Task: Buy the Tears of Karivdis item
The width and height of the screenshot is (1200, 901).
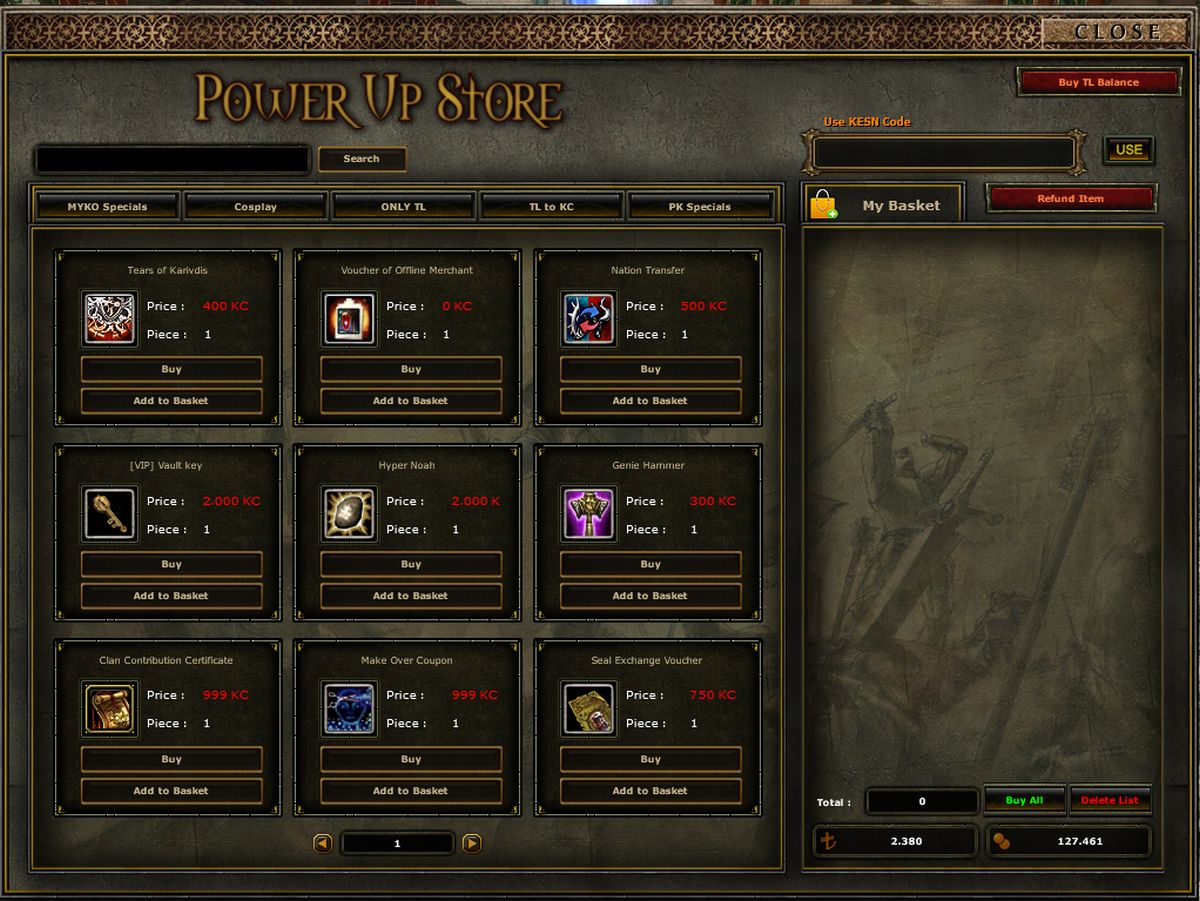Action: coord(171,369)
